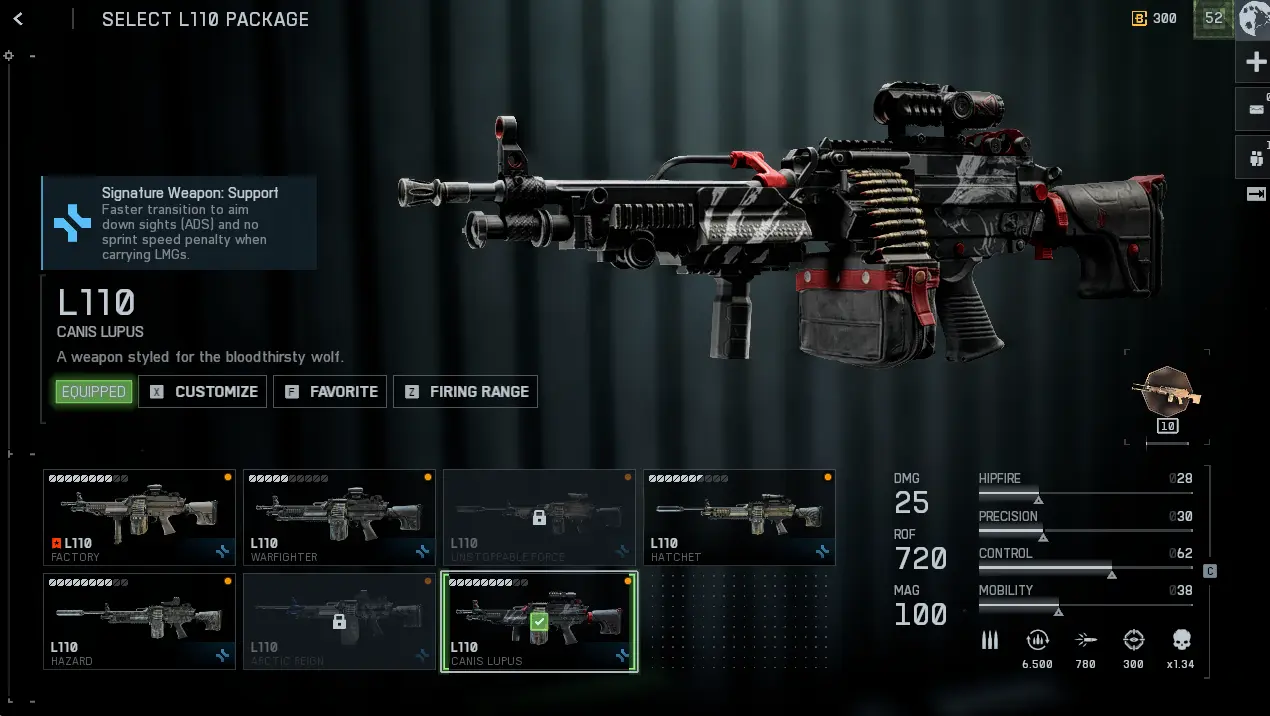This screenshot has width=1270, height=716.
Task: Select the locked Unstoppable Force package
Action: click(x=539, y=518)
